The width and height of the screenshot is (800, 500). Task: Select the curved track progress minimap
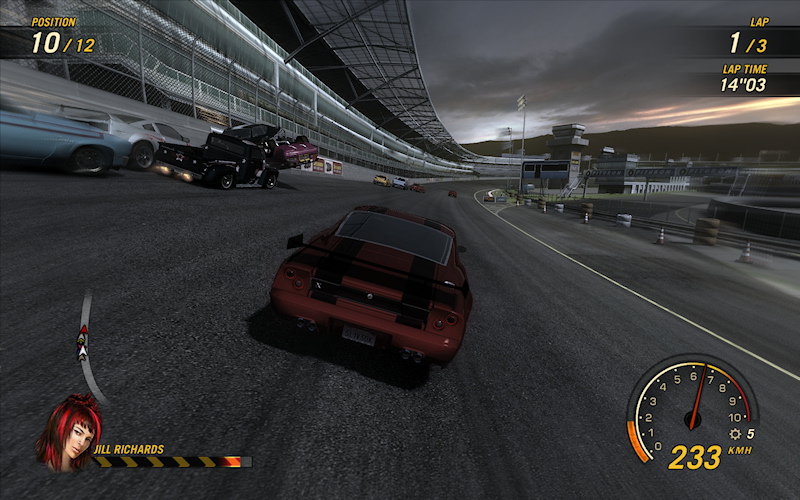[87, 347]
